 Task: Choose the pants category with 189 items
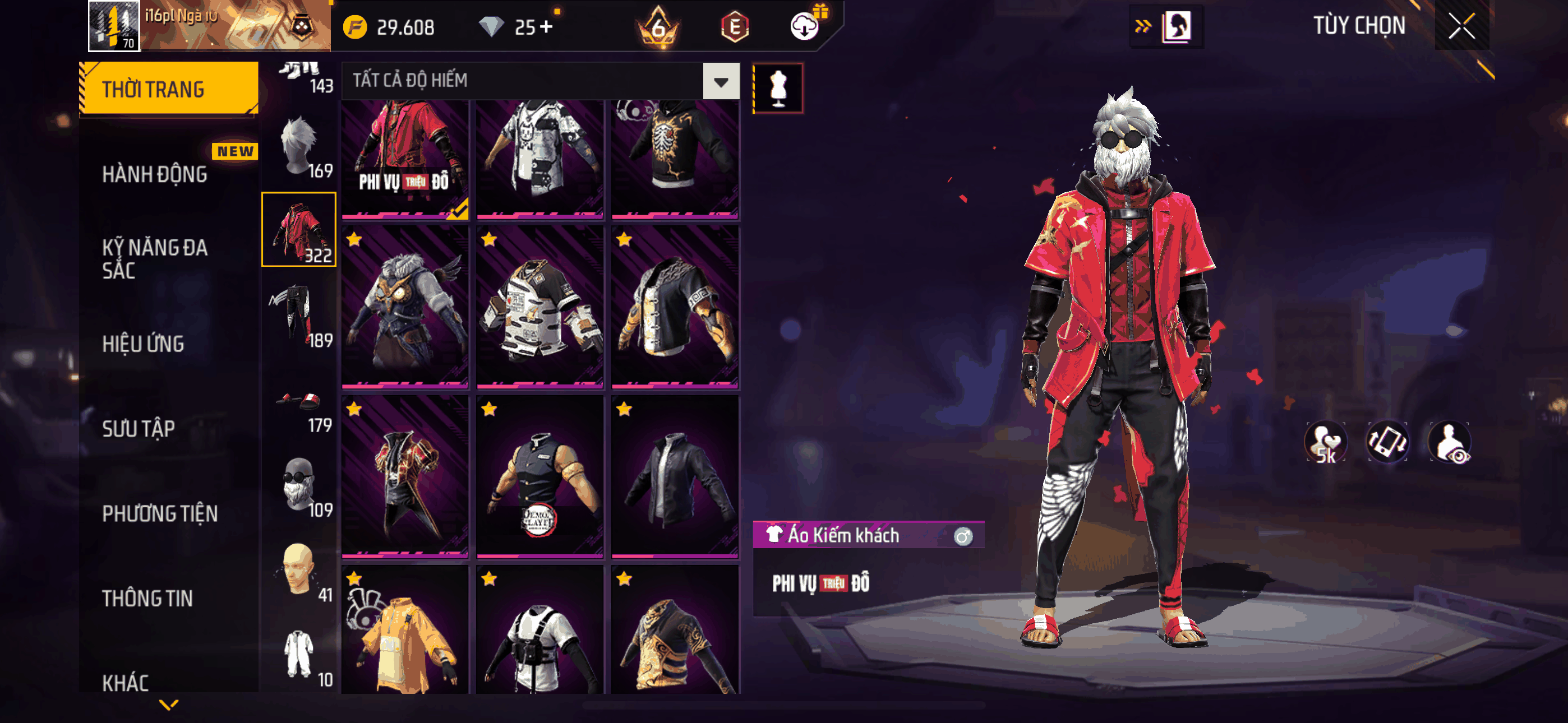tap(299, 314)
